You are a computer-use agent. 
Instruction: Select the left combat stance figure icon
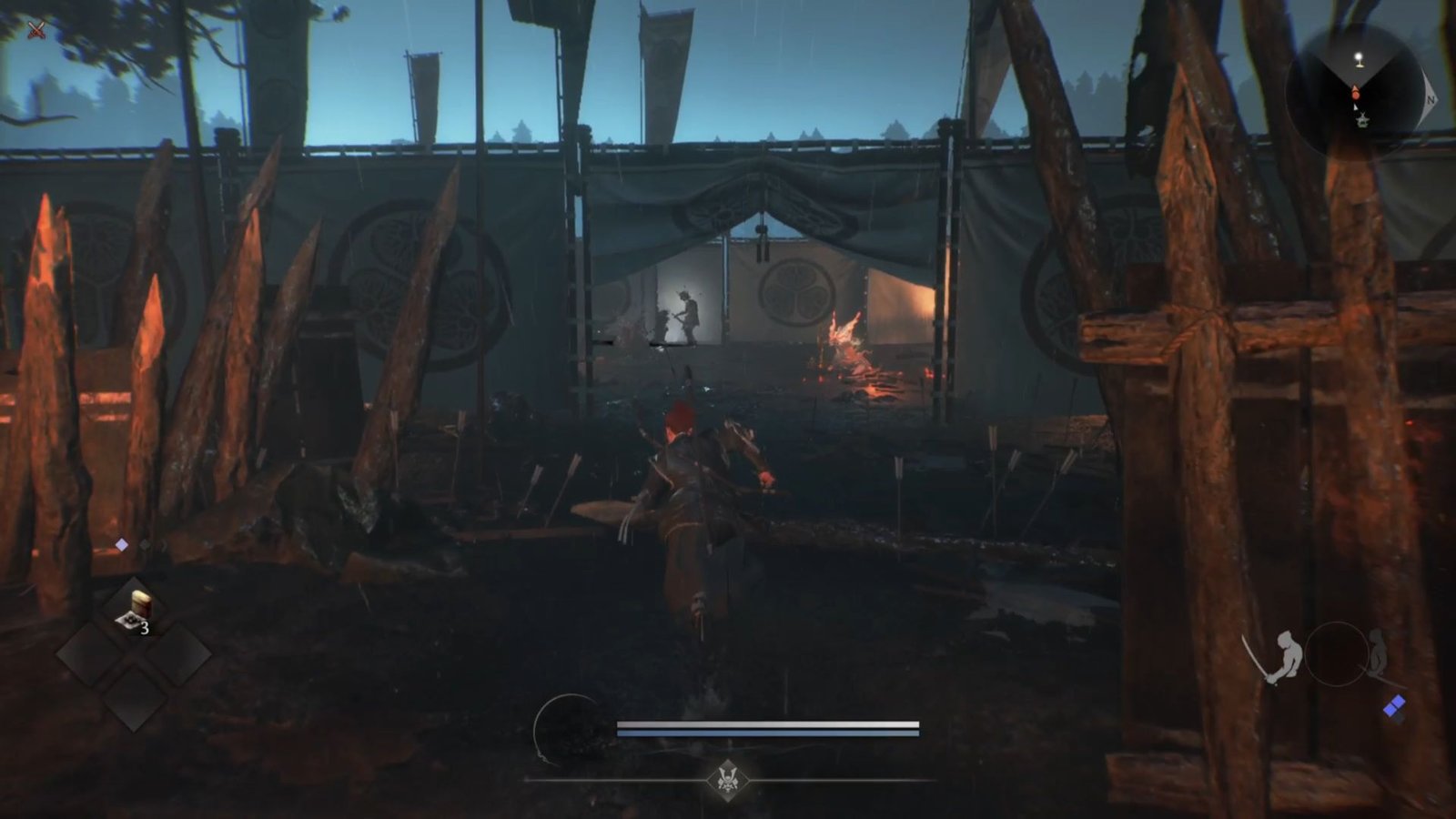(1287, 653)
